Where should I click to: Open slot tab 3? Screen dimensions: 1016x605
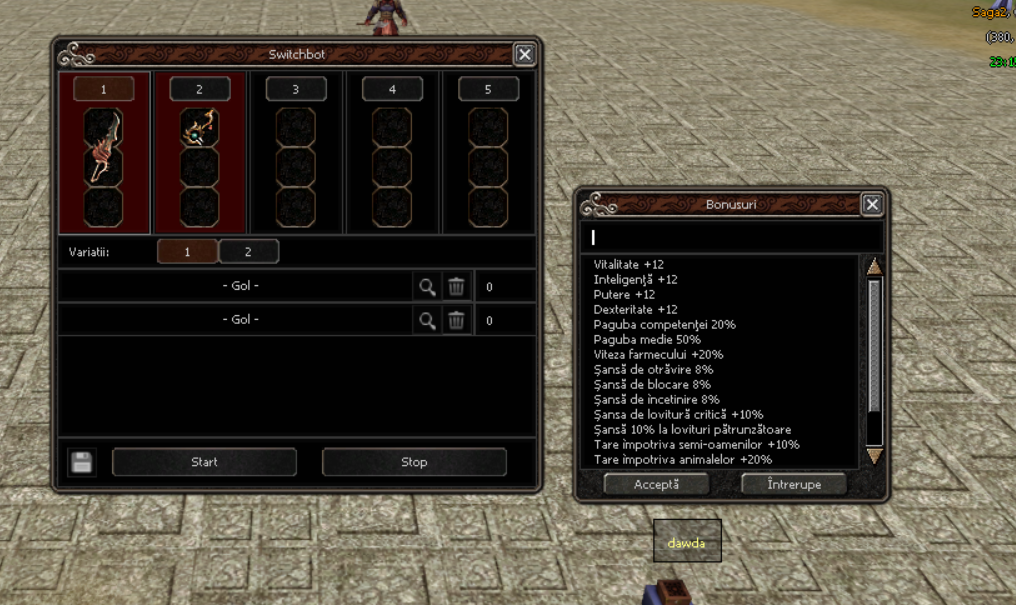(x=296, y=90)
